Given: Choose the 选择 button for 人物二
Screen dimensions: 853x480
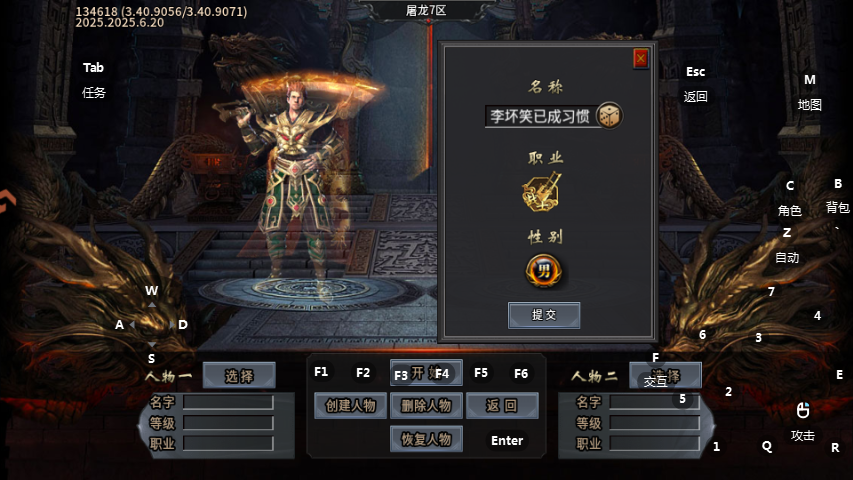Looking at the screenshot, I should pos(665,376).
